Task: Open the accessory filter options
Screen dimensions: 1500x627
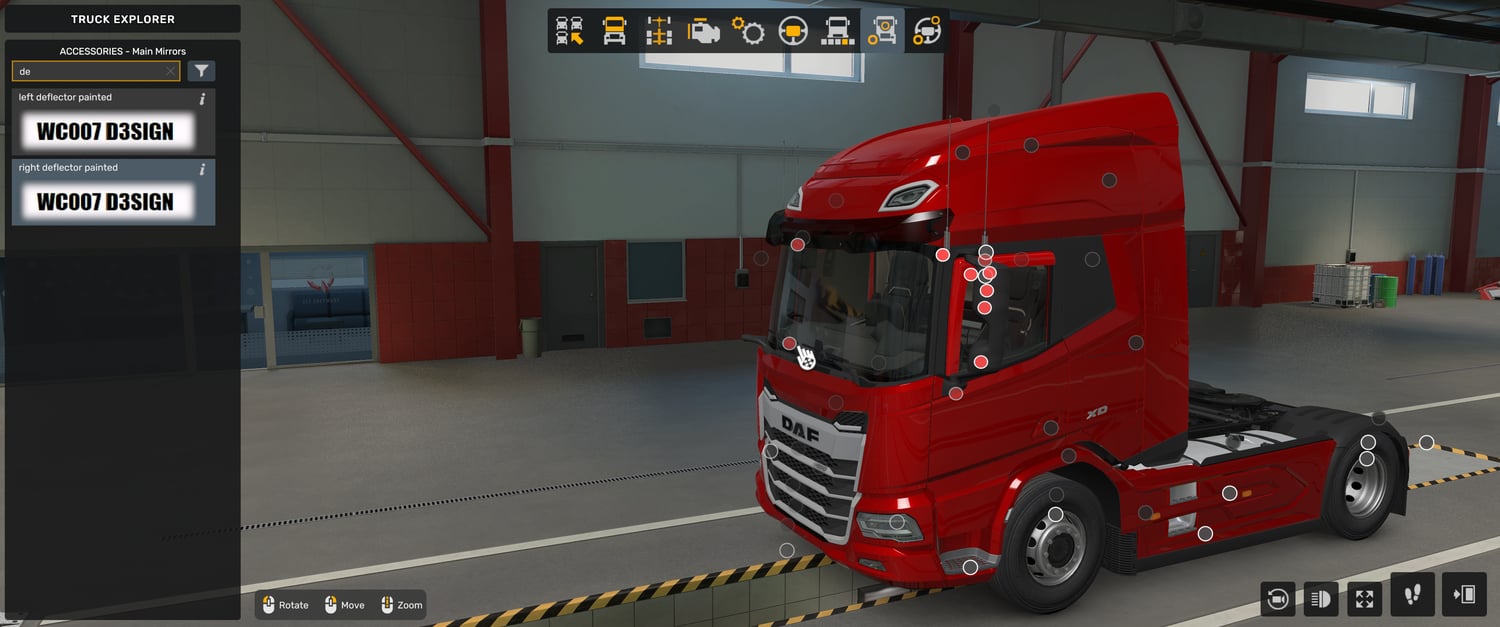Action: pos(201,71)
